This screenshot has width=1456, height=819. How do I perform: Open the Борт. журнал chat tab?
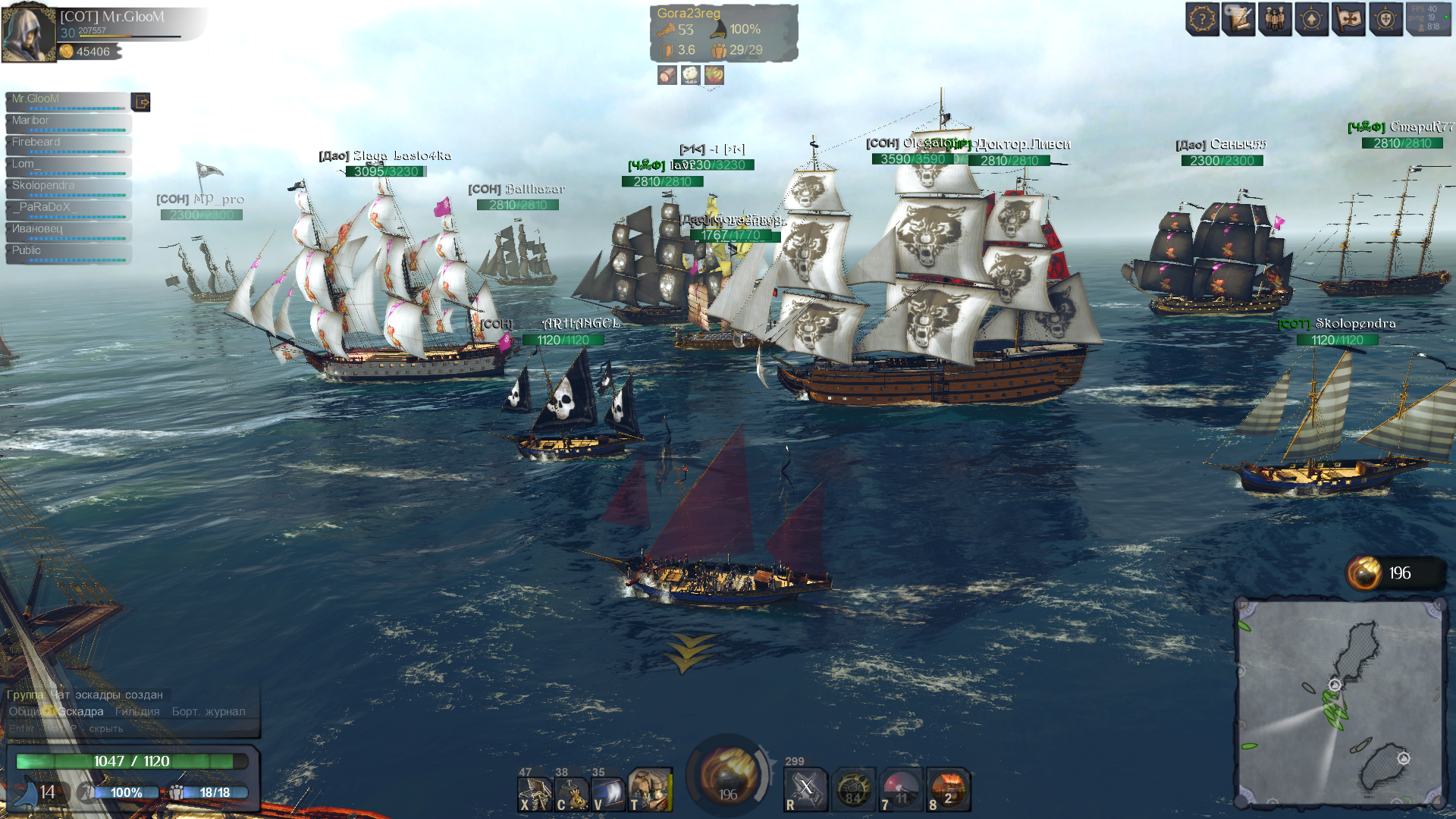(x=209, y=711)
